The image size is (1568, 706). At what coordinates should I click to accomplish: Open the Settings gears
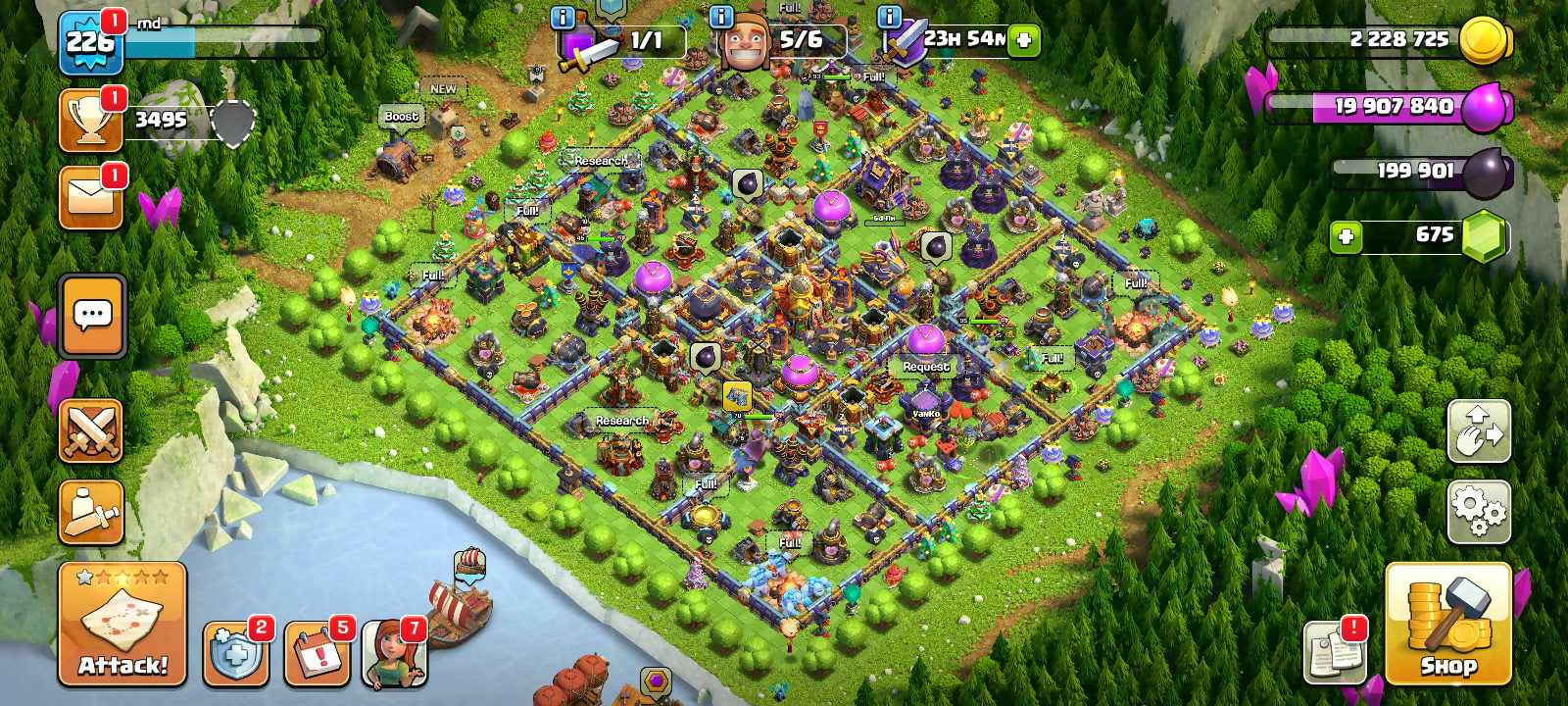coord(1479,512)
